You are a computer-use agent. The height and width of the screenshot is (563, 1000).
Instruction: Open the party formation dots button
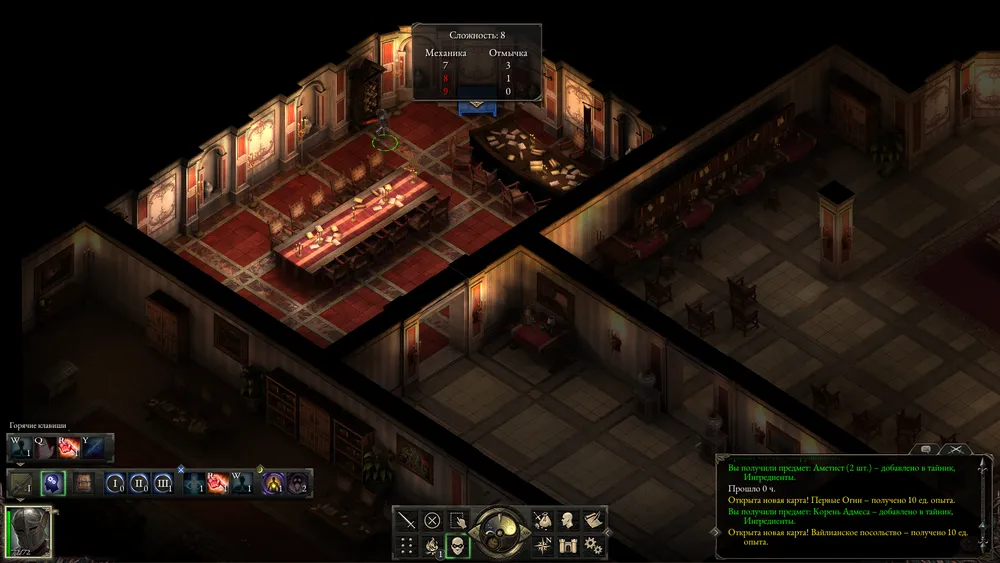point(406,546)
